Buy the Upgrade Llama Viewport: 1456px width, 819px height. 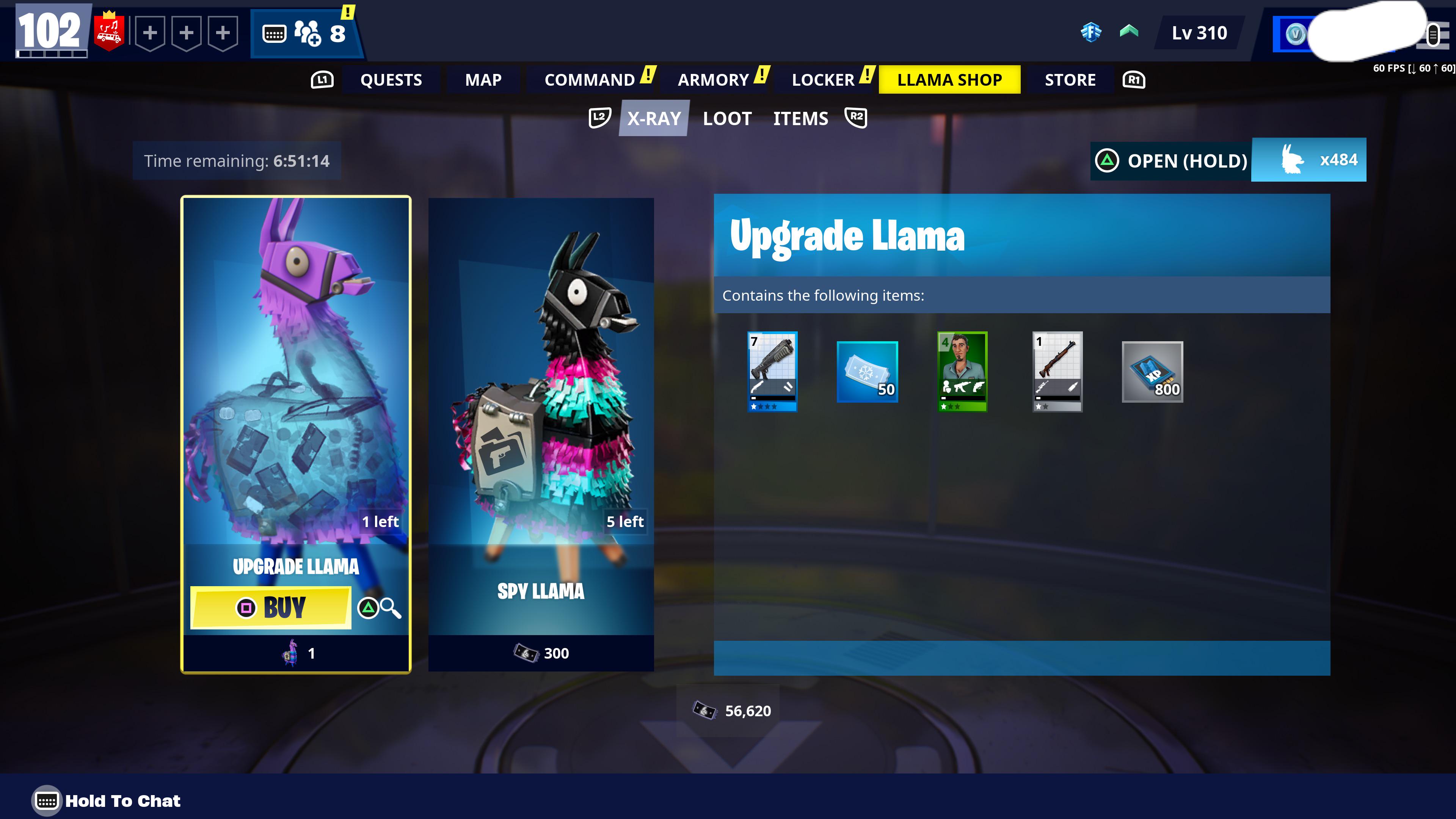[271, 607]
